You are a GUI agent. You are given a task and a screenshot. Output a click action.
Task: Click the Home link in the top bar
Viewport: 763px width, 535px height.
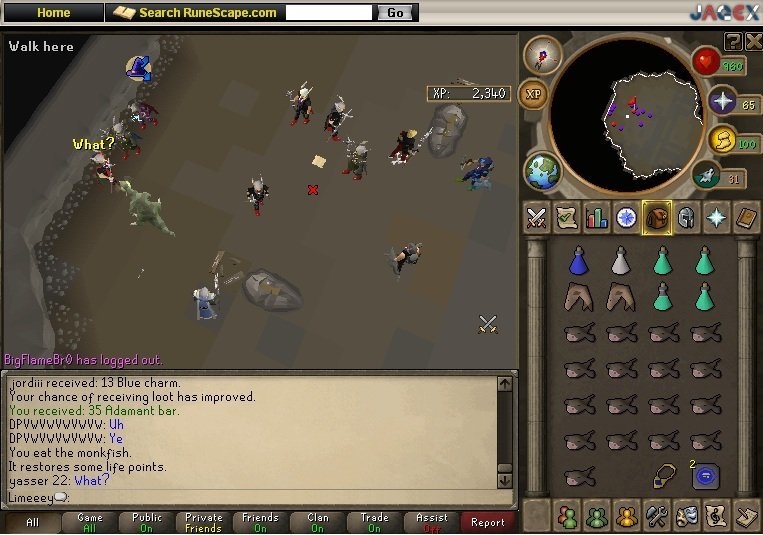click(x=53, y=13)
